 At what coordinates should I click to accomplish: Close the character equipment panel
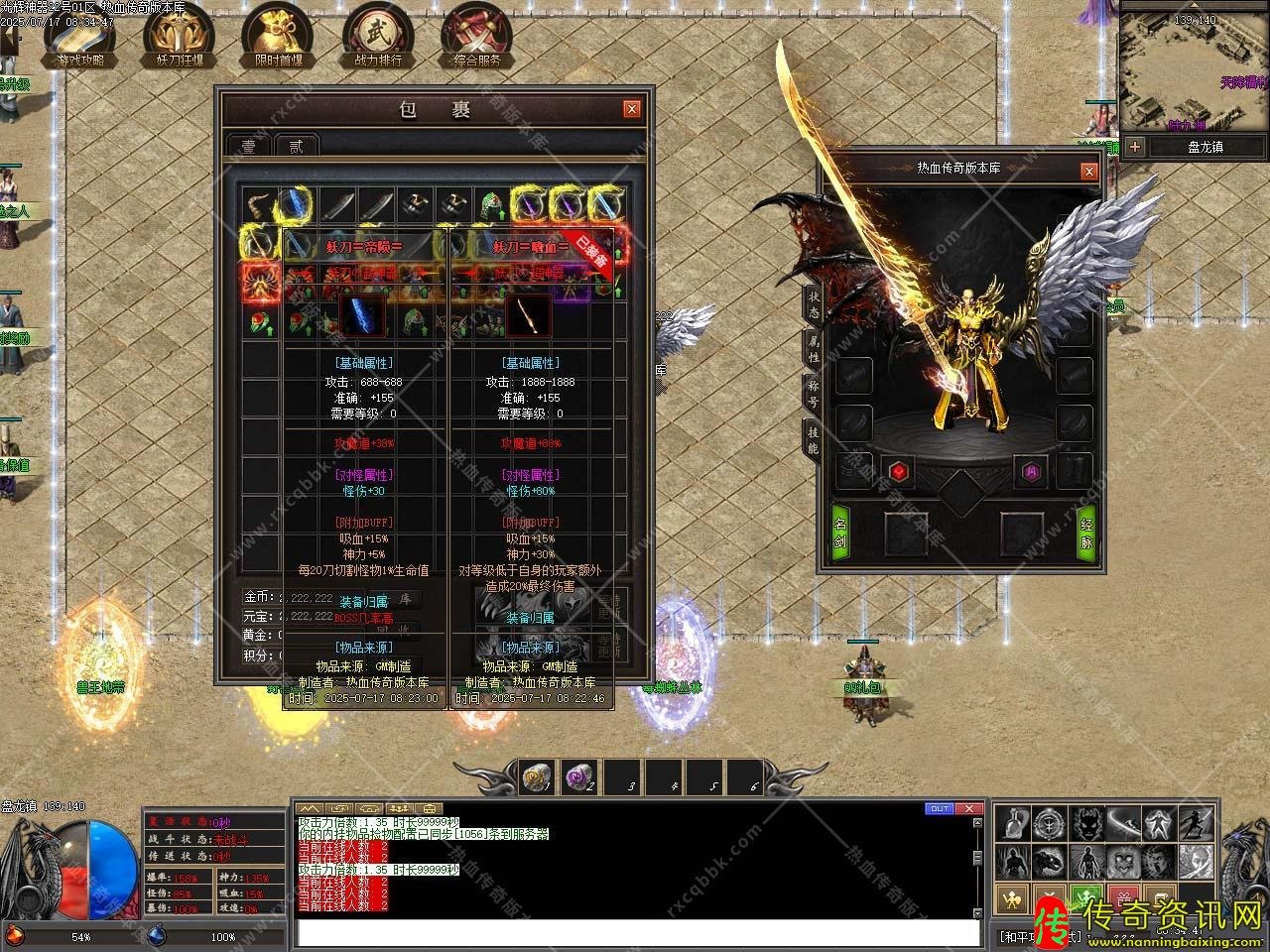point(1089,171)
